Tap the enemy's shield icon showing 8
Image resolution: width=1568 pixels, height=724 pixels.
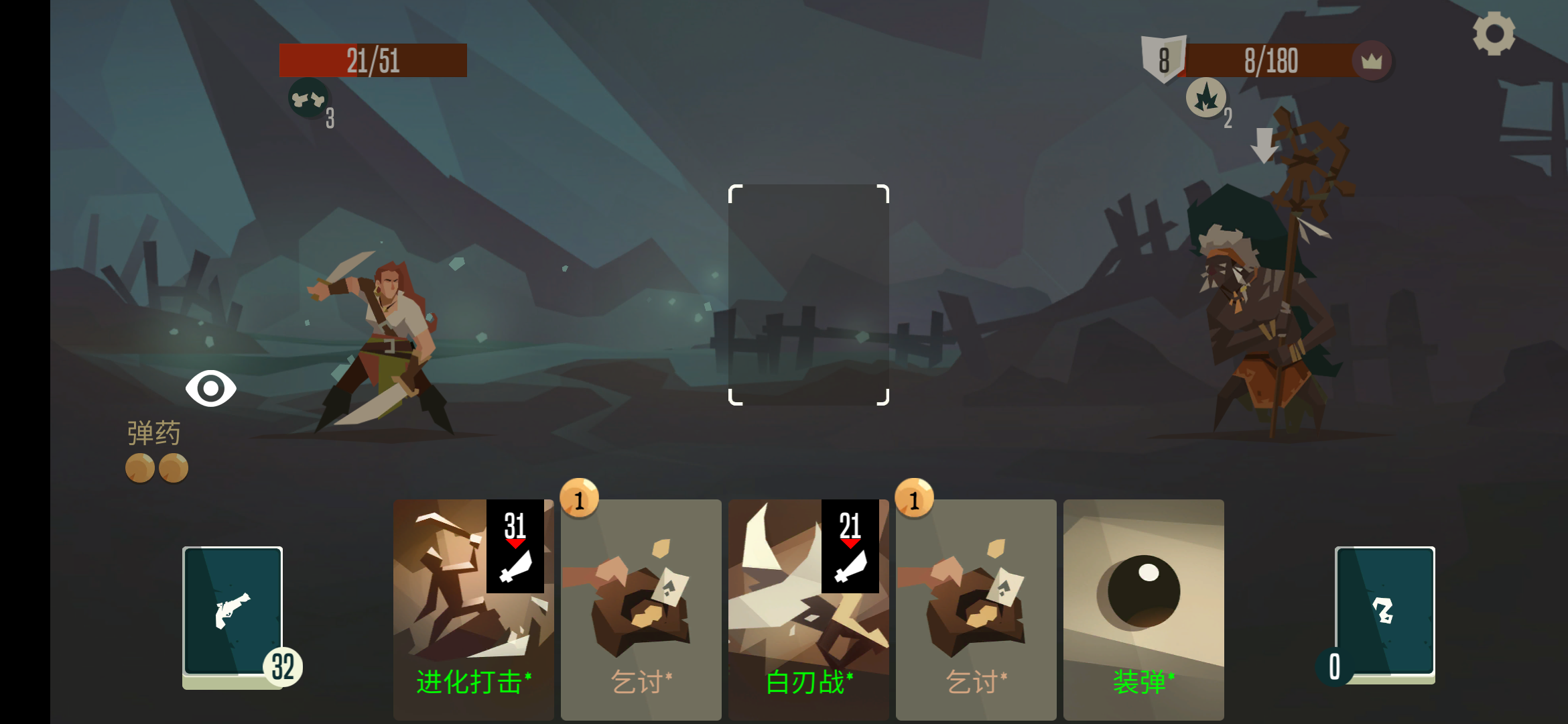(1163, 60)
